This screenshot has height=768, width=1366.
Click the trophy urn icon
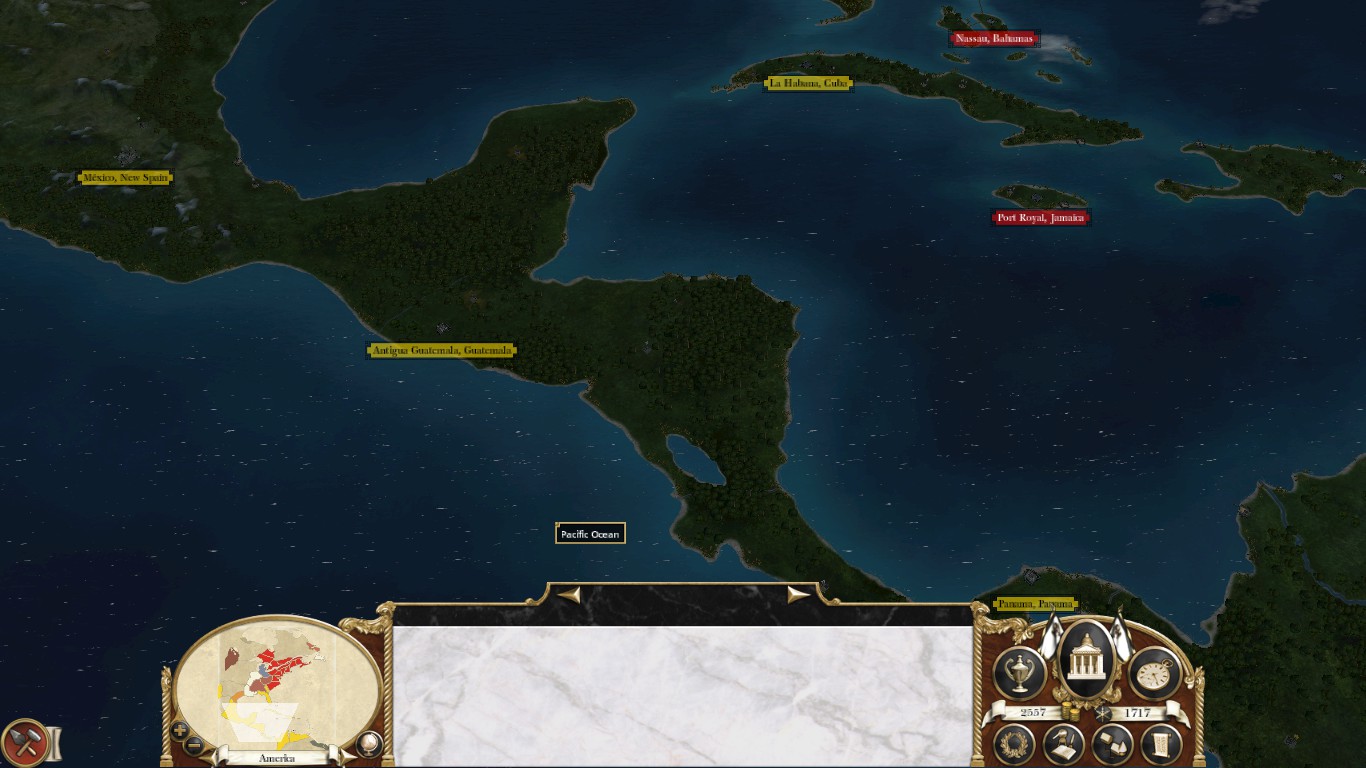[1020, 673]
